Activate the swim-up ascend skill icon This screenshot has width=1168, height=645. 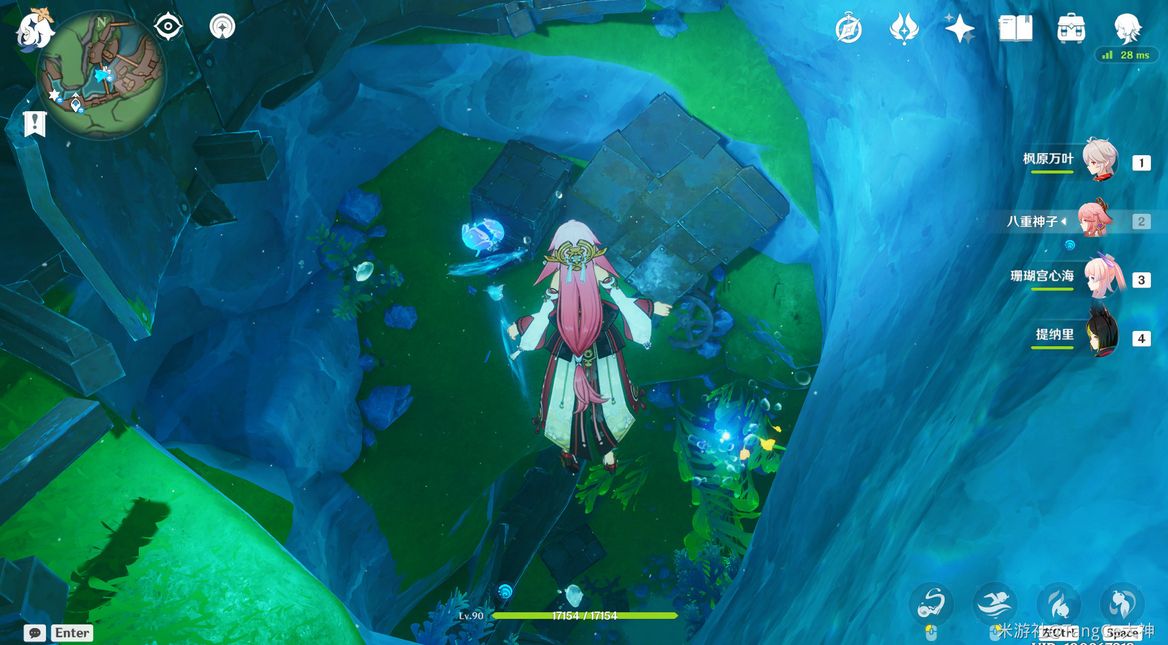1121,603
